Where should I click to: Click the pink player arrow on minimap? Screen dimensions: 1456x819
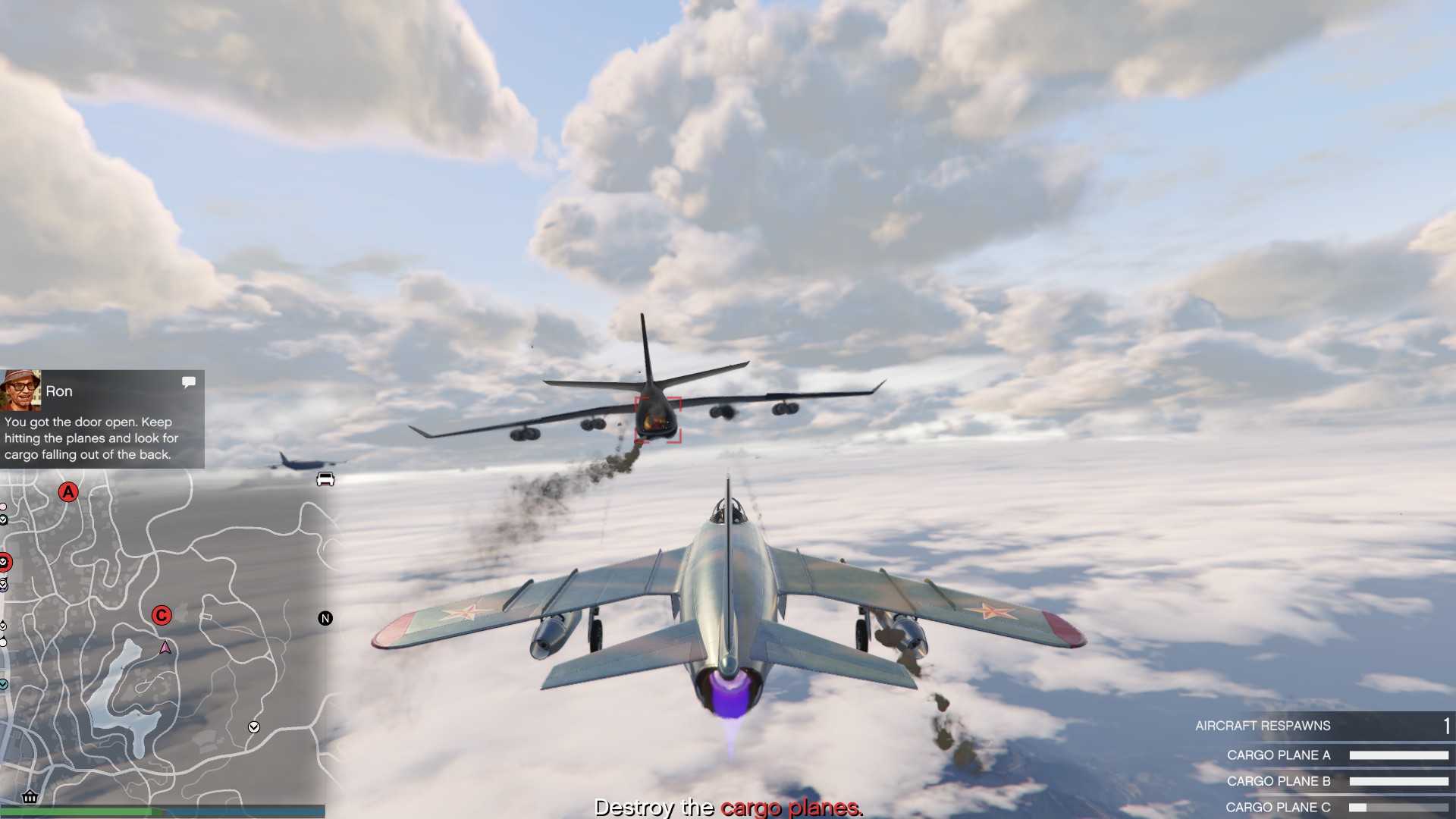165,648
